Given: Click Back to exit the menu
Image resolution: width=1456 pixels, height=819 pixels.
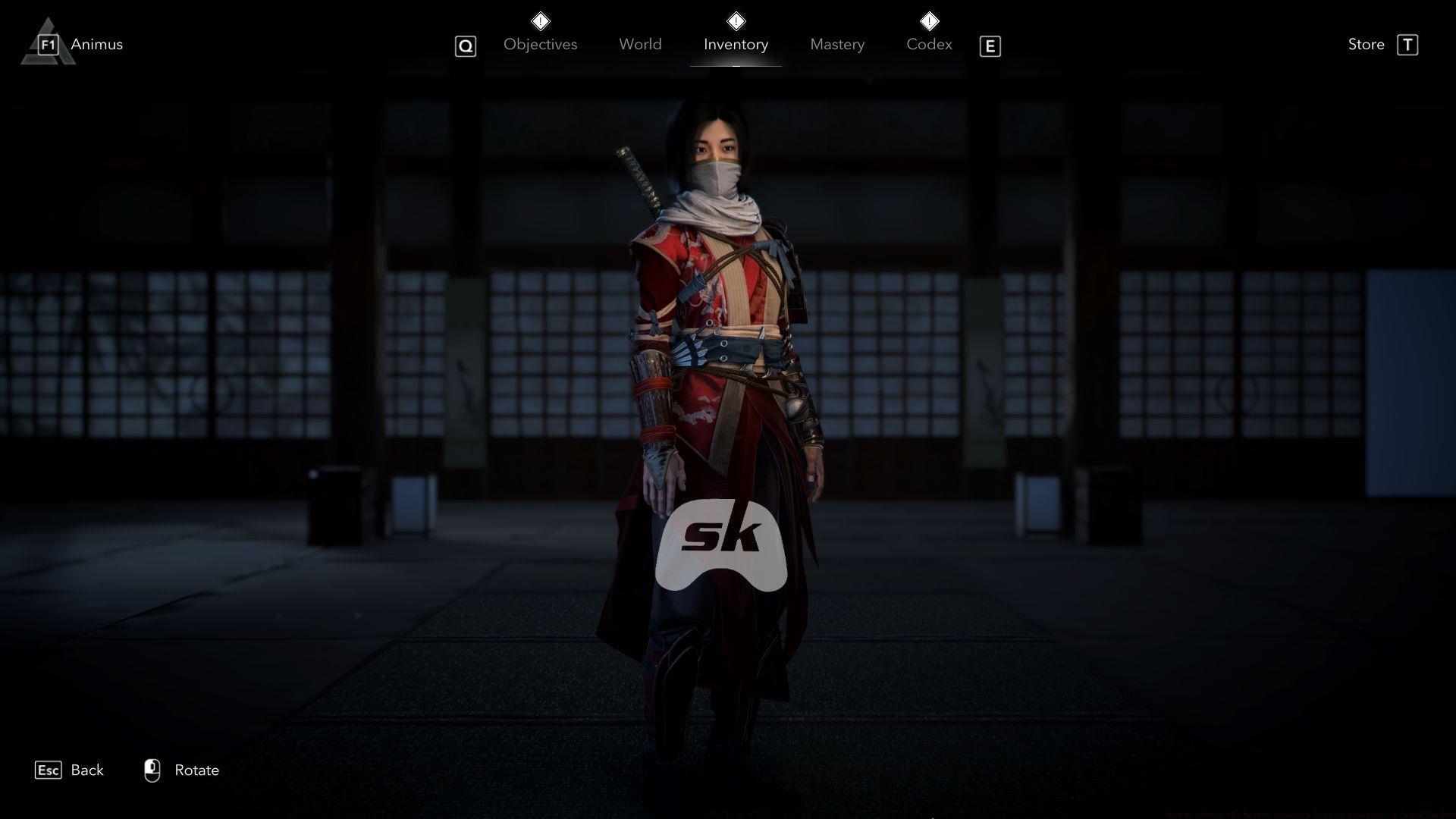Looking at the screenshot, I should click(87, 770).
